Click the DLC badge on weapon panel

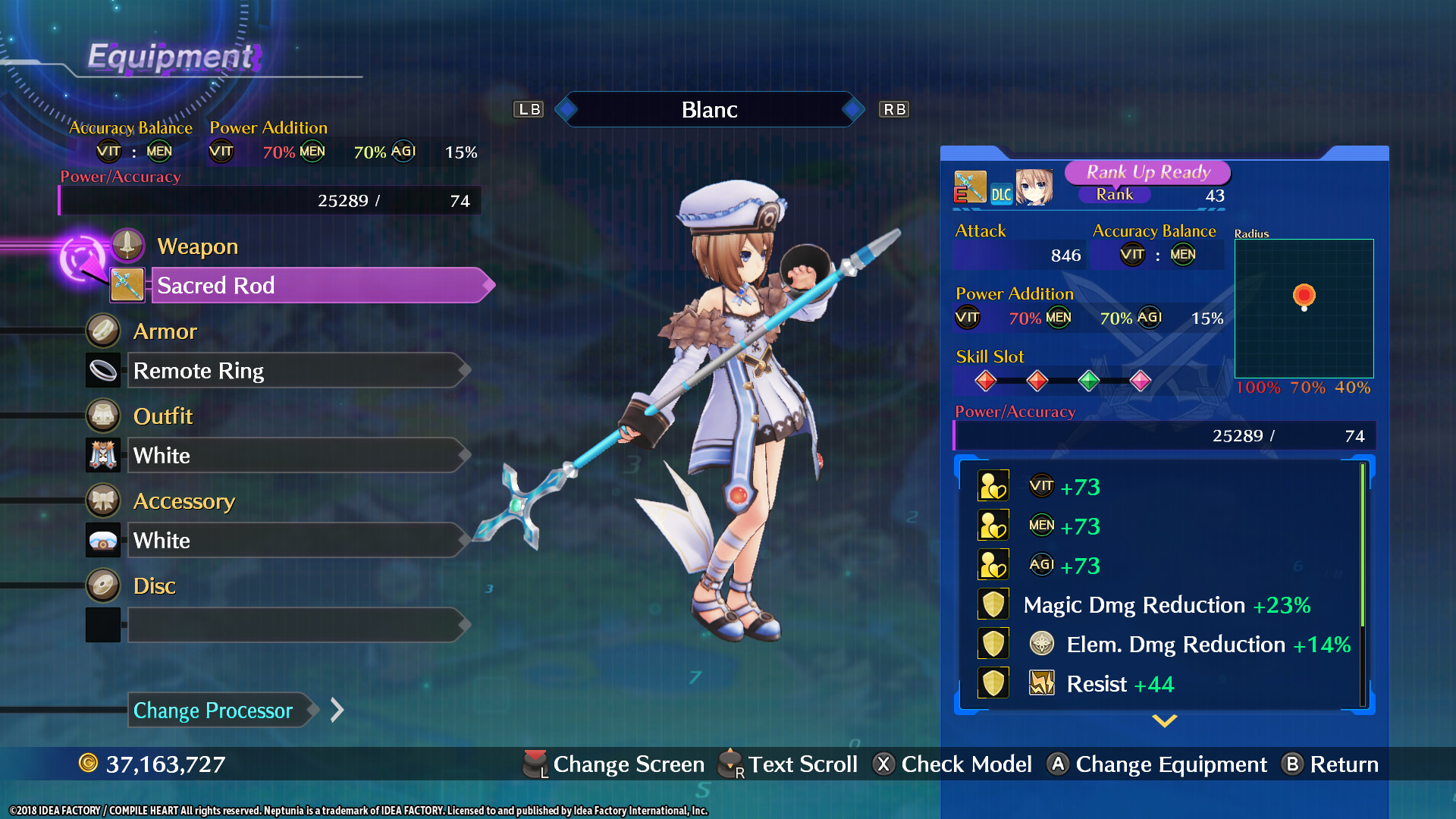coord(1002,193)
